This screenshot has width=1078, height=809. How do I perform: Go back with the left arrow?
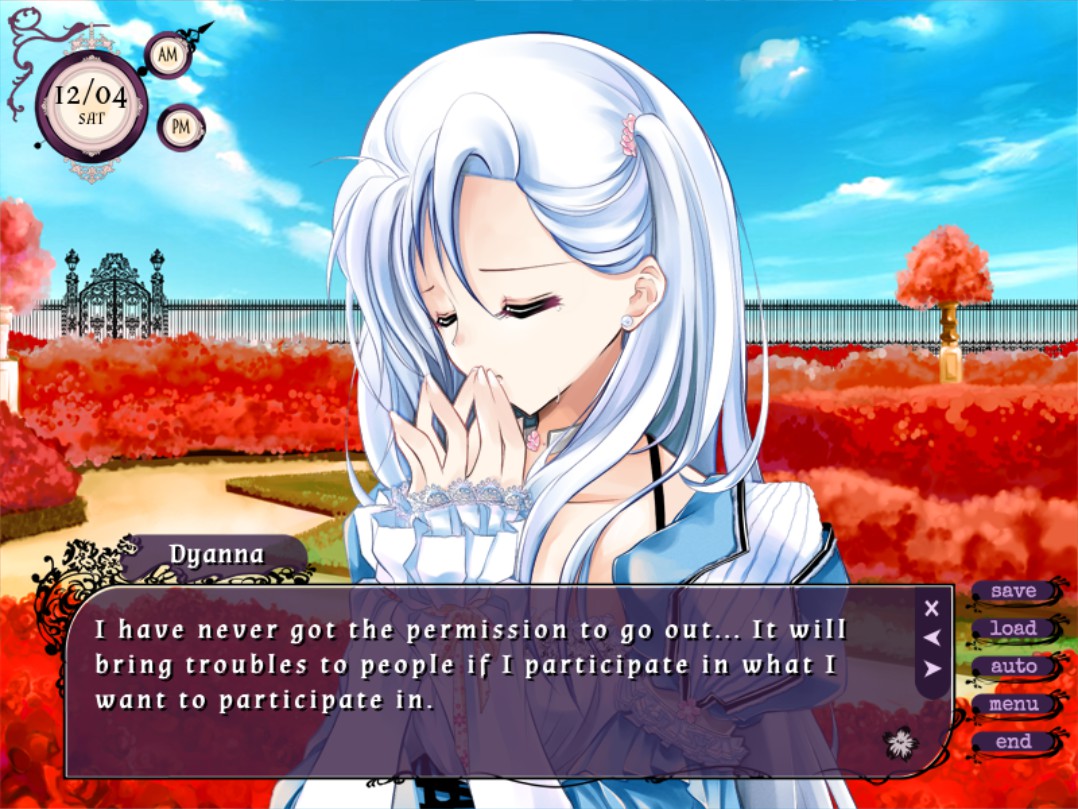(x=932, y=637)
